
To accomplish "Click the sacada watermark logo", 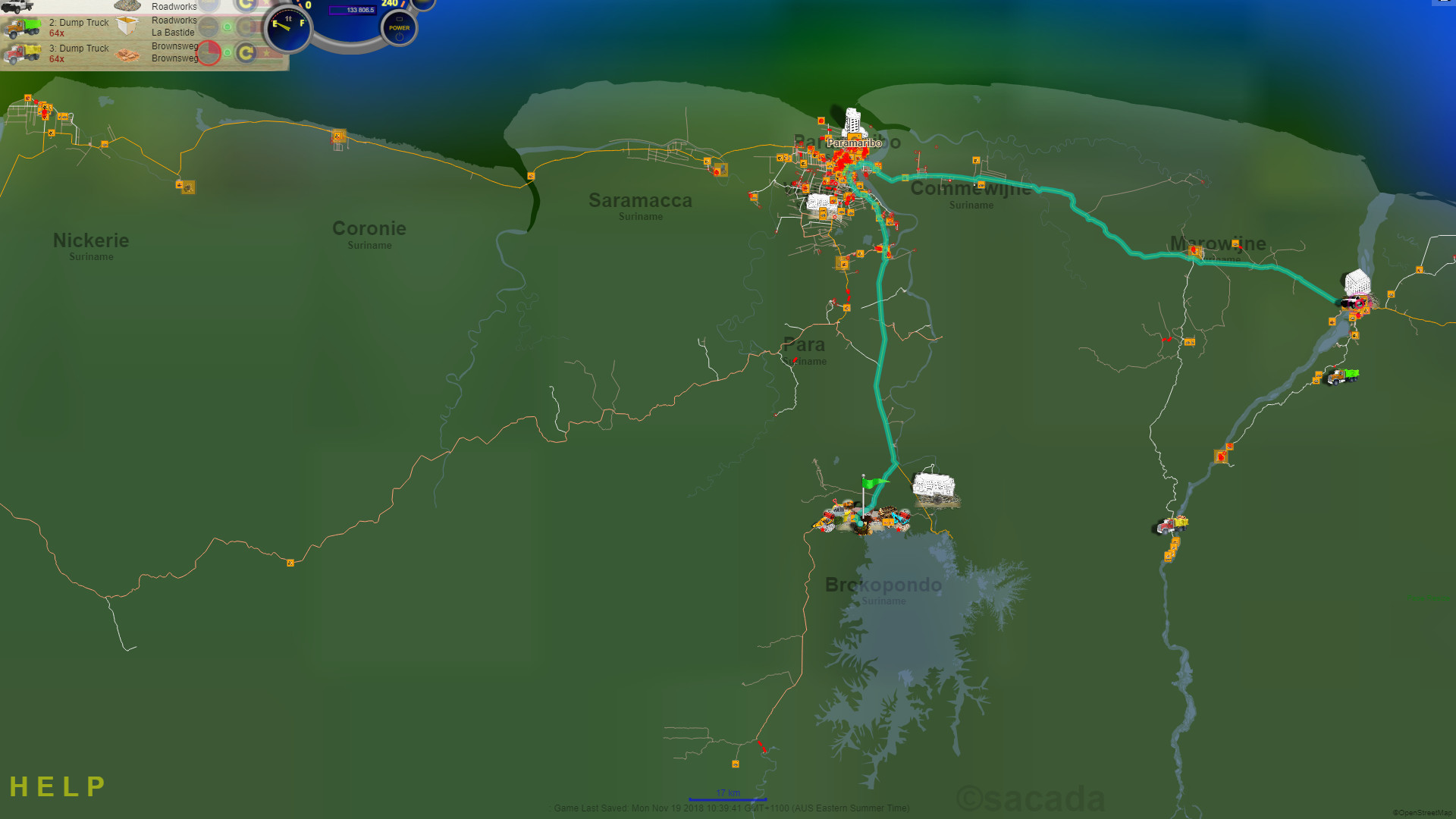I will [x=1031, y=796].
